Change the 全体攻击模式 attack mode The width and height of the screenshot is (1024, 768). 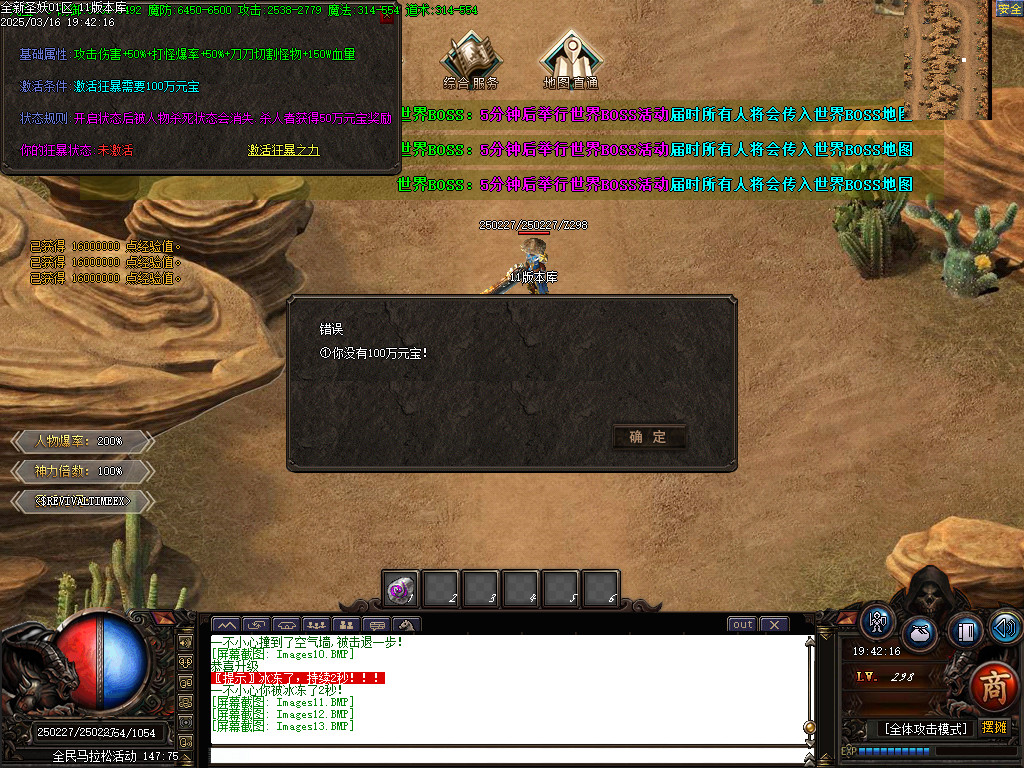(x=925, y=729)
